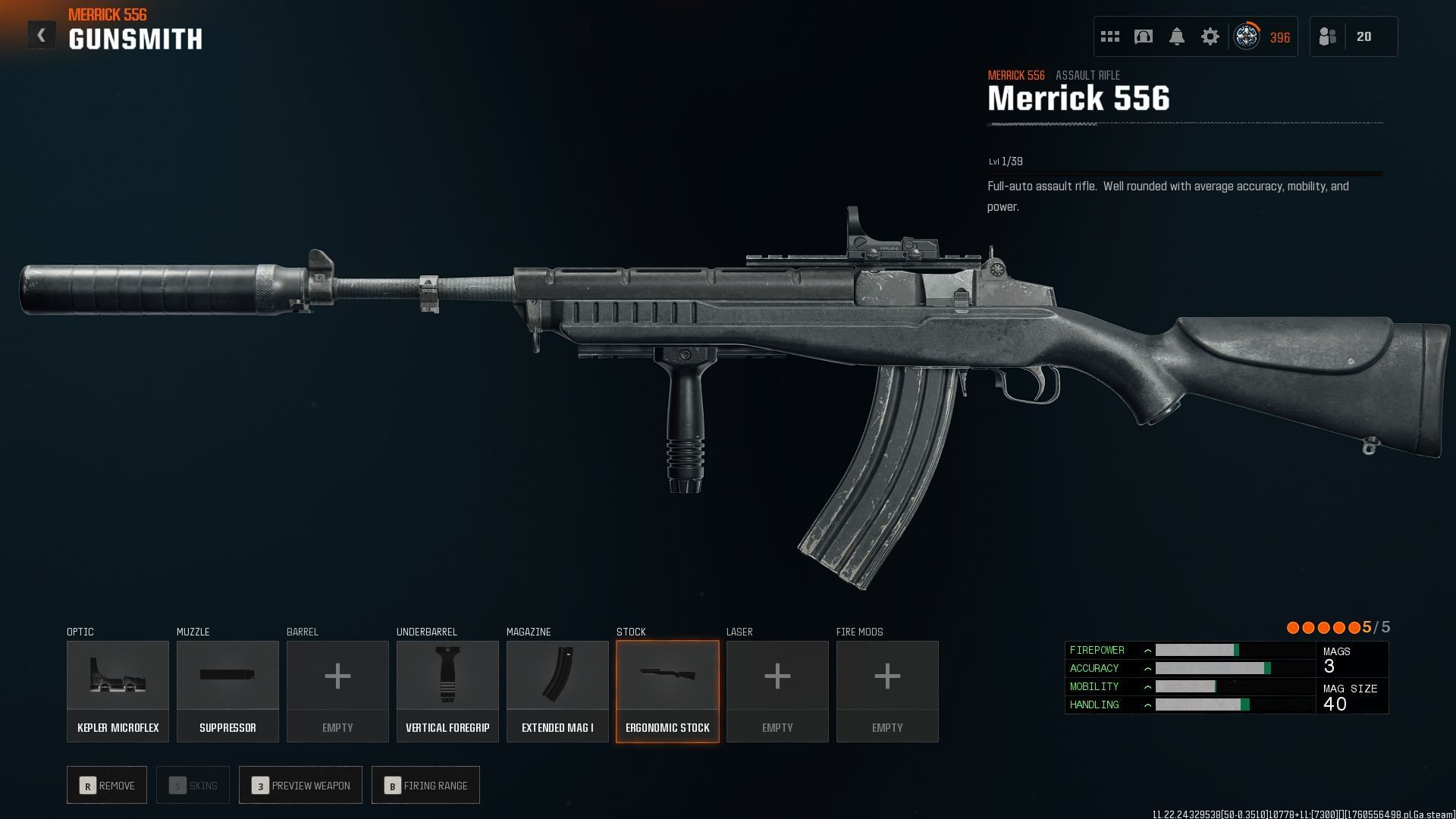Open the map-style icon beside the grid
The image size is (1456, 819).
(x=1144, y=36)
